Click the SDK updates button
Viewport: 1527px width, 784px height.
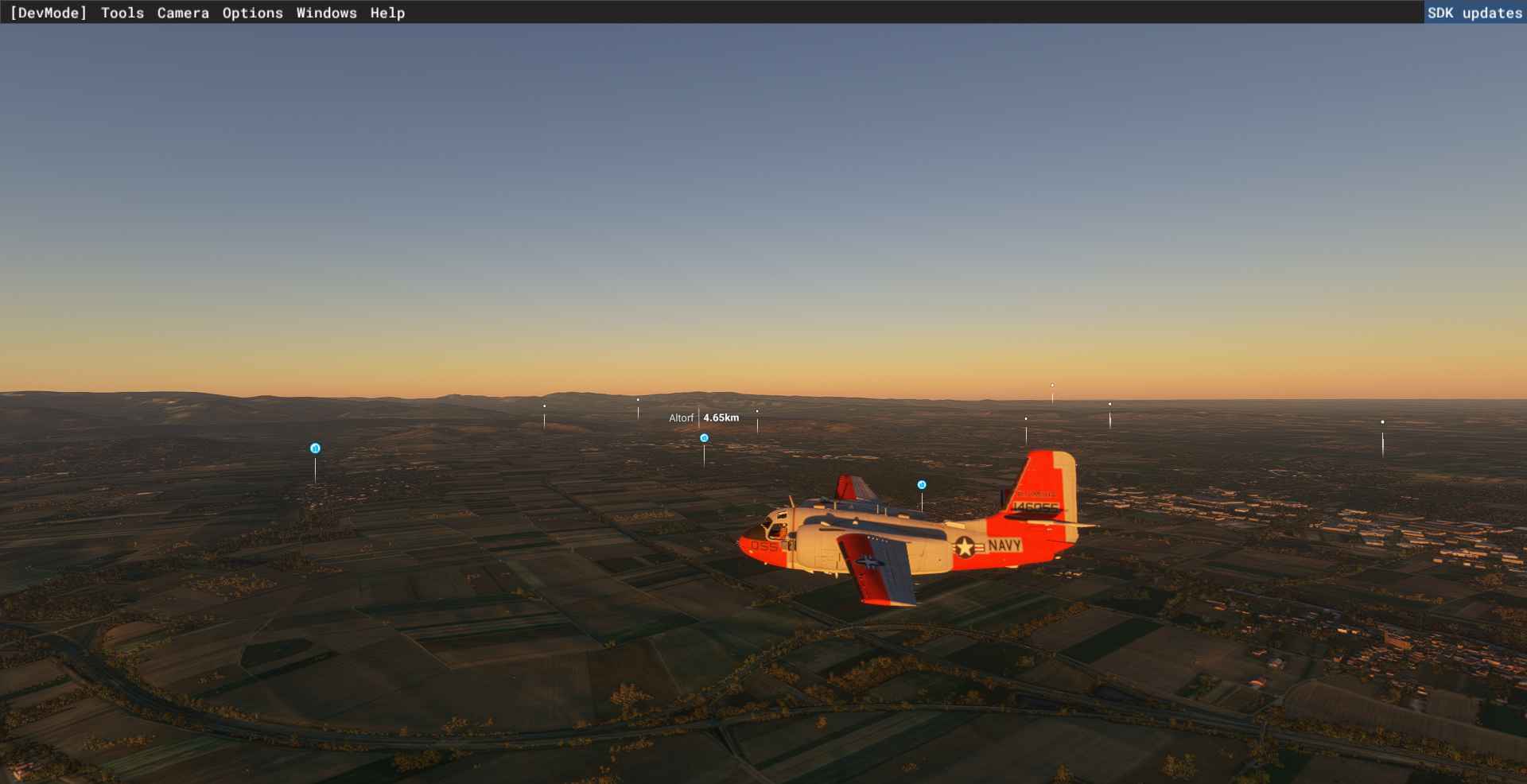point(1474,13)
